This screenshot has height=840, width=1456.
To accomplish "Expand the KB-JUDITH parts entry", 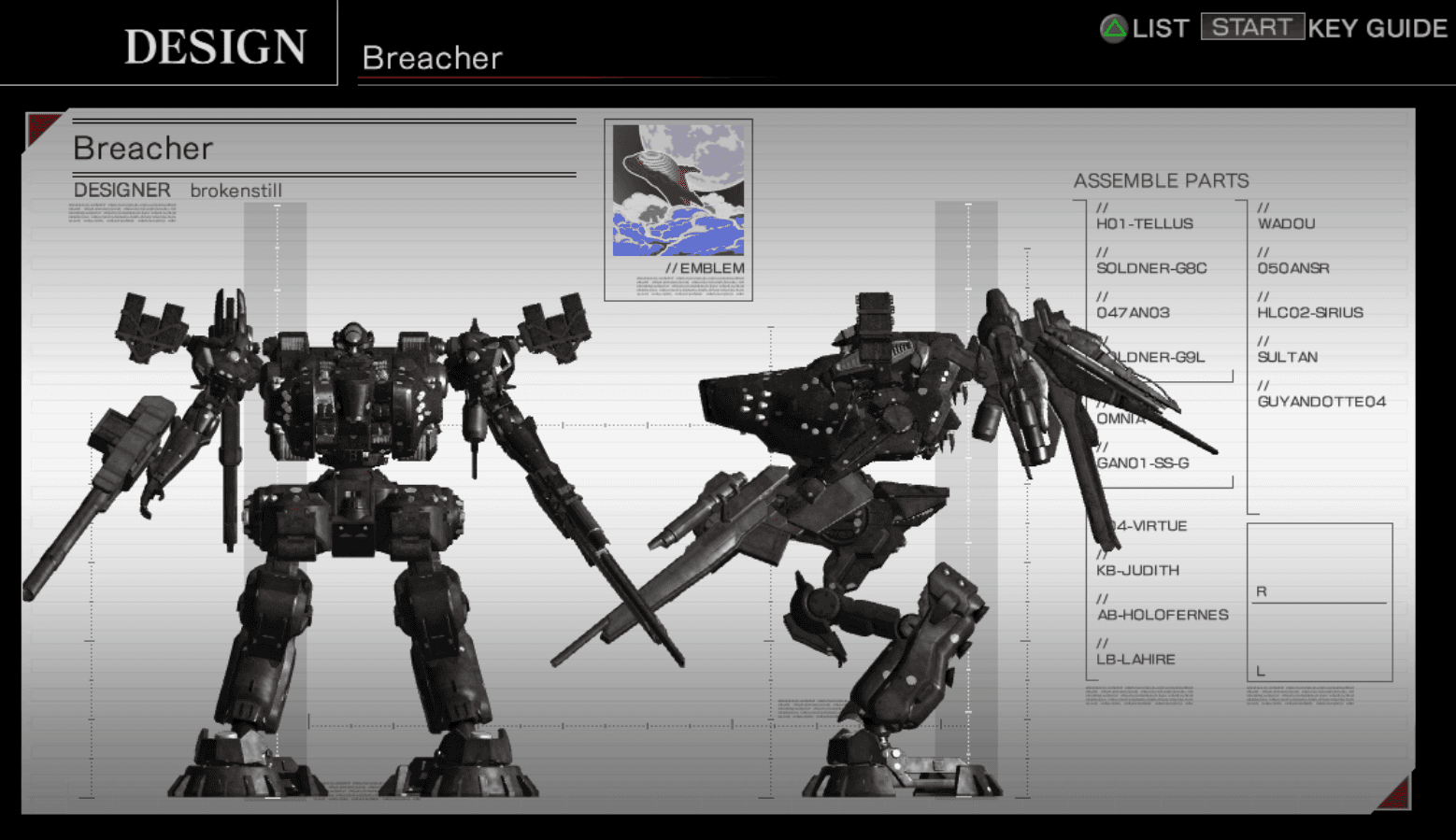I will [x=1139, y=570].
